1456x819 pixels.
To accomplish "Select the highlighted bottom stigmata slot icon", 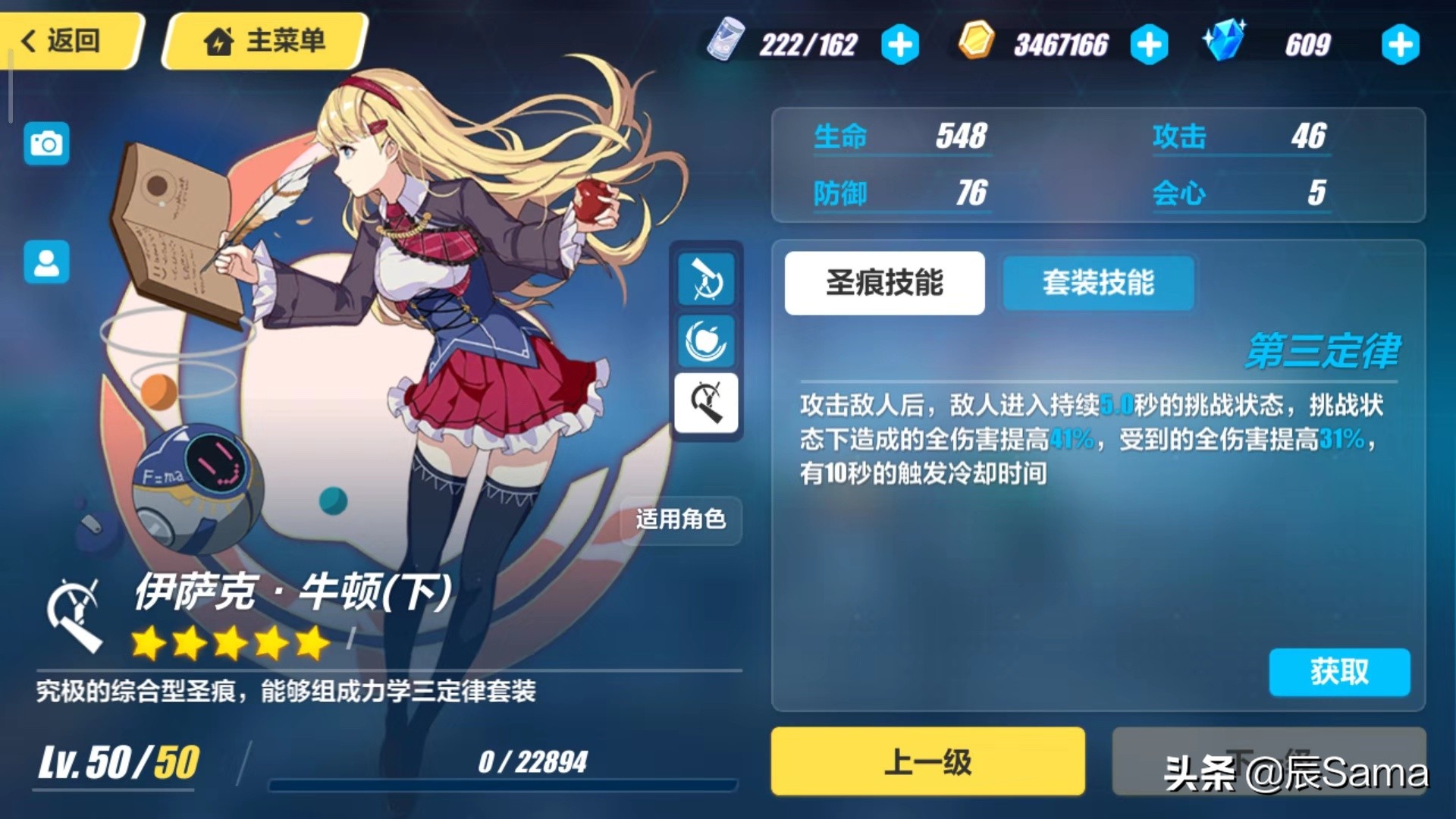I will click(707, 403).
